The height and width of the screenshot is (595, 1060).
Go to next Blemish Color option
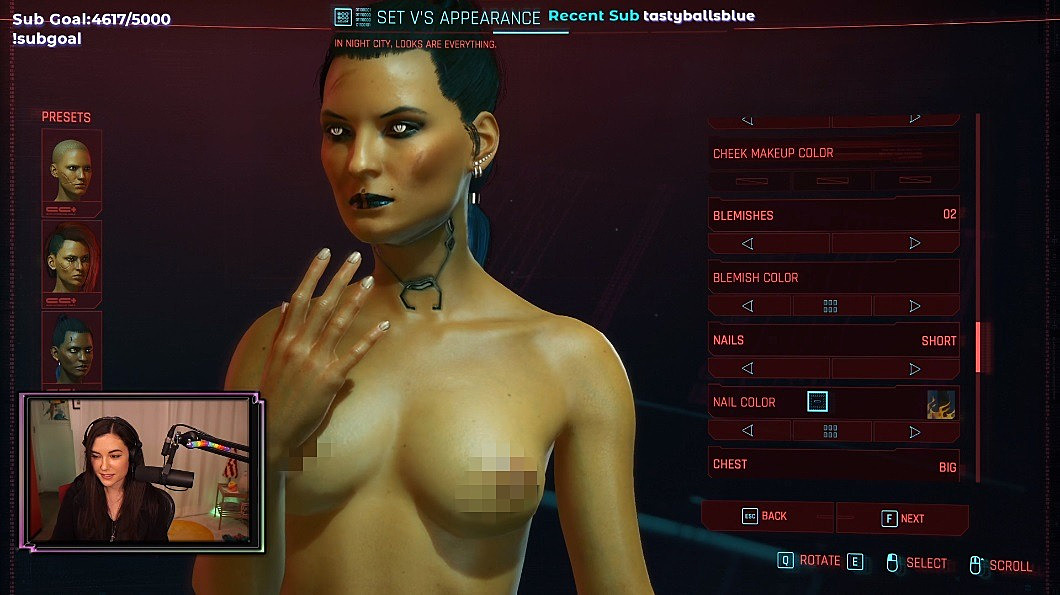tap(914, 306)
